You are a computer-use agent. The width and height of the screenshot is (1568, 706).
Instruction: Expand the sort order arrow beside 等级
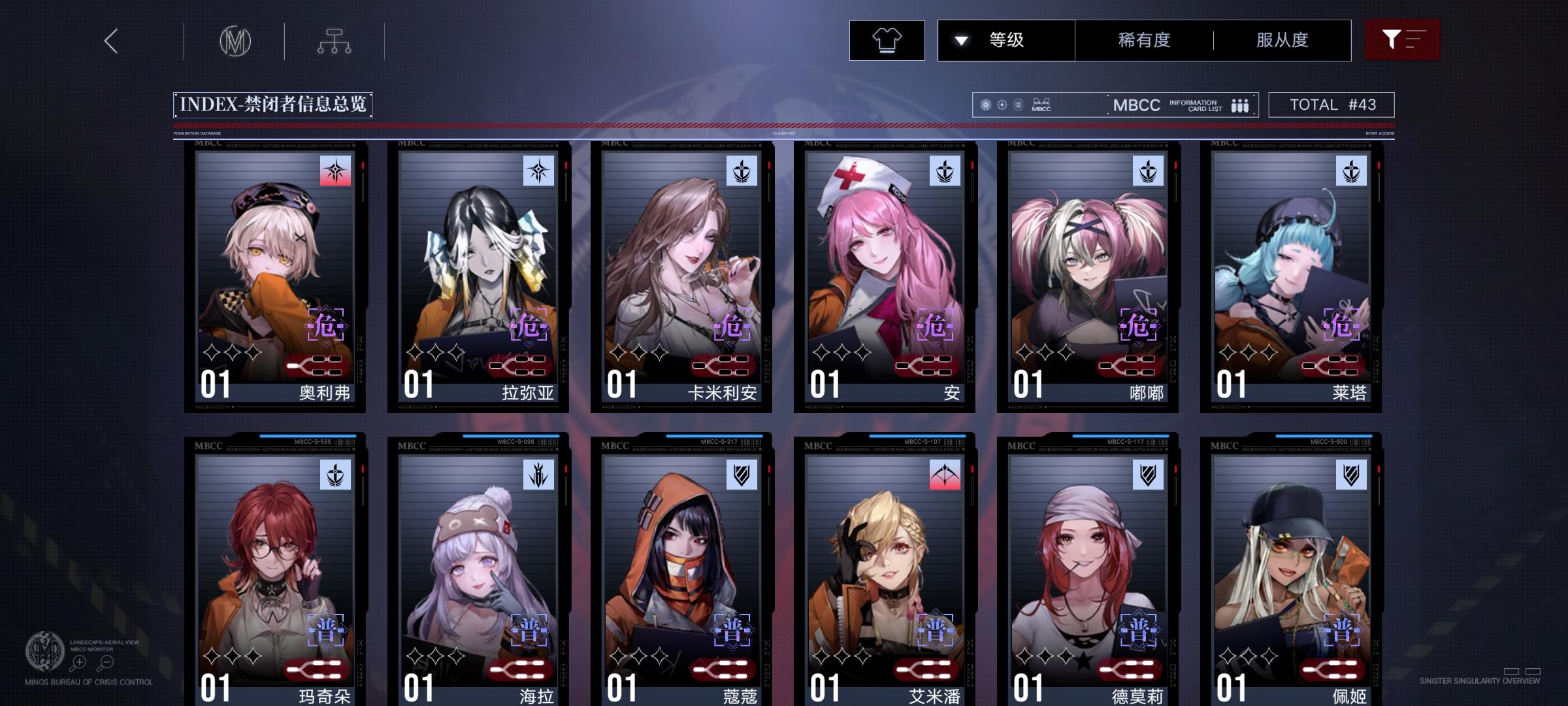pyautogui.click(x=960, y=40)
